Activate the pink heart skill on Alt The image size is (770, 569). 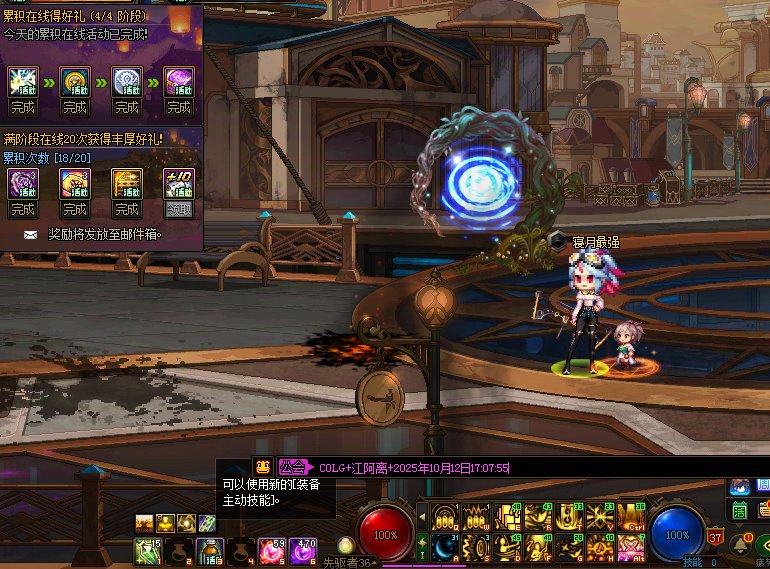click(x=632, y=546)
